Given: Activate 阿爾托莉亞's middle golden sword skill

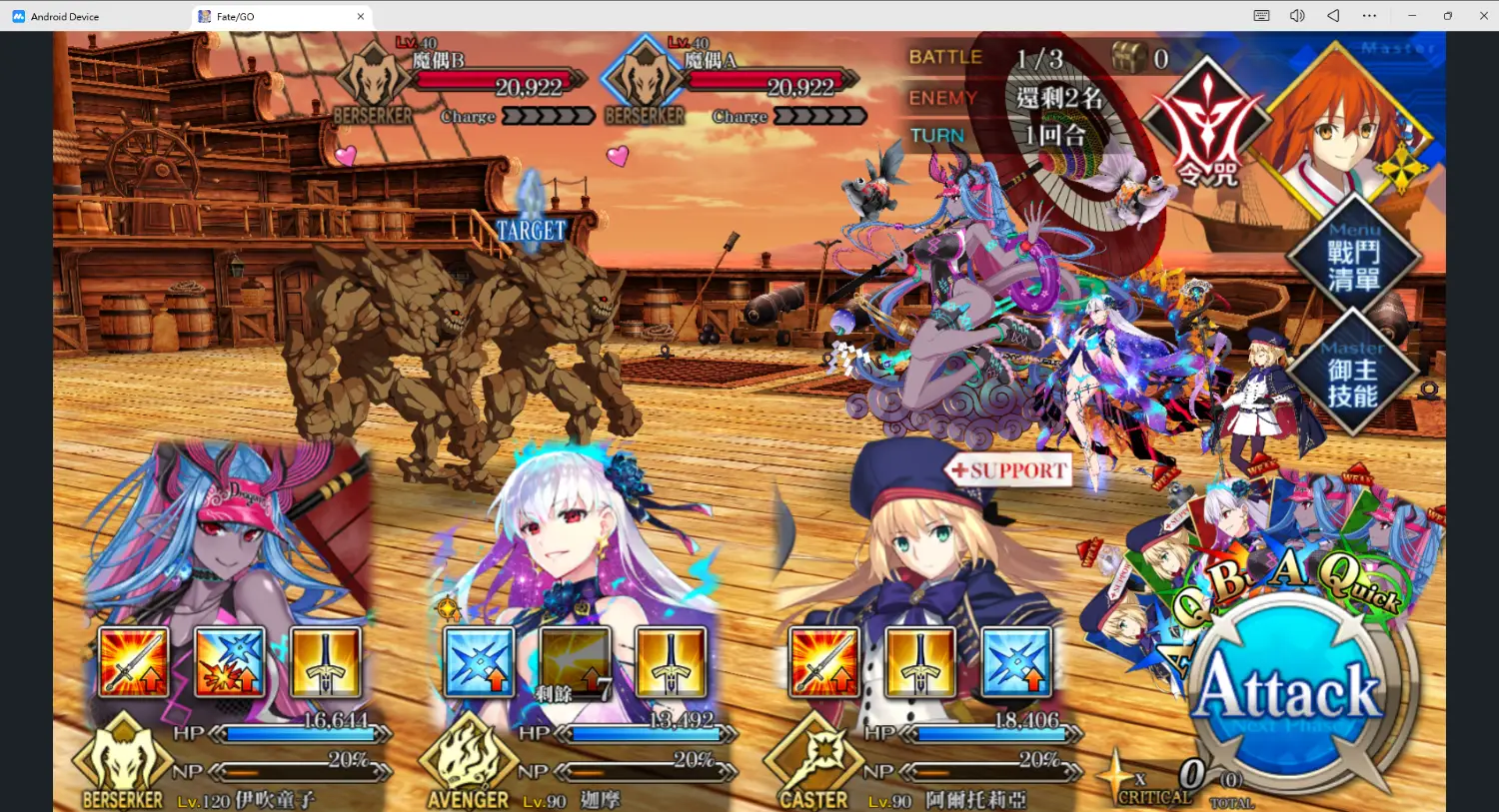Looking at the screenshot, I should click(x=920, y=662).
